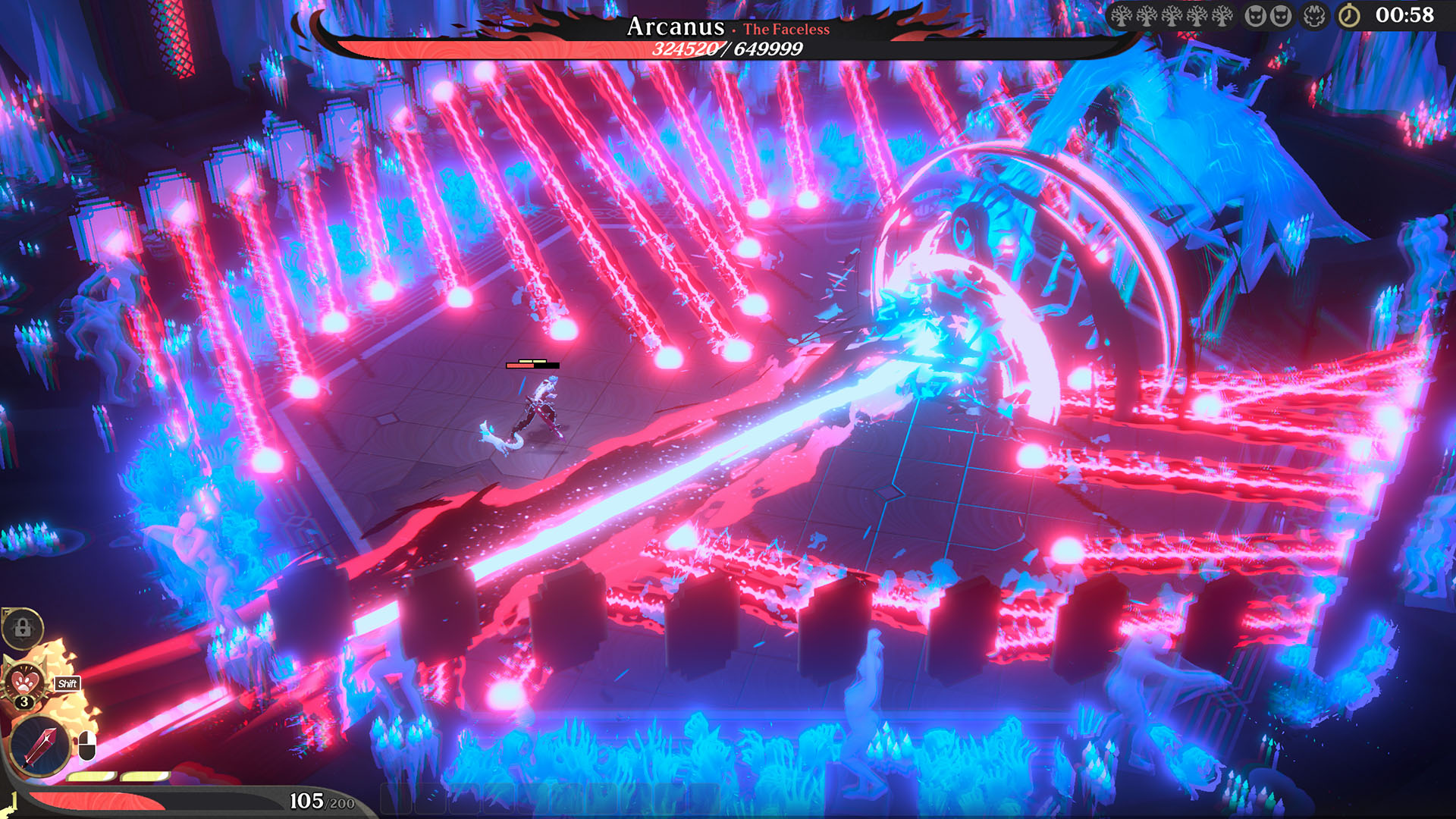Click the fifth tree icon top-right

[x=1222, y=17]
